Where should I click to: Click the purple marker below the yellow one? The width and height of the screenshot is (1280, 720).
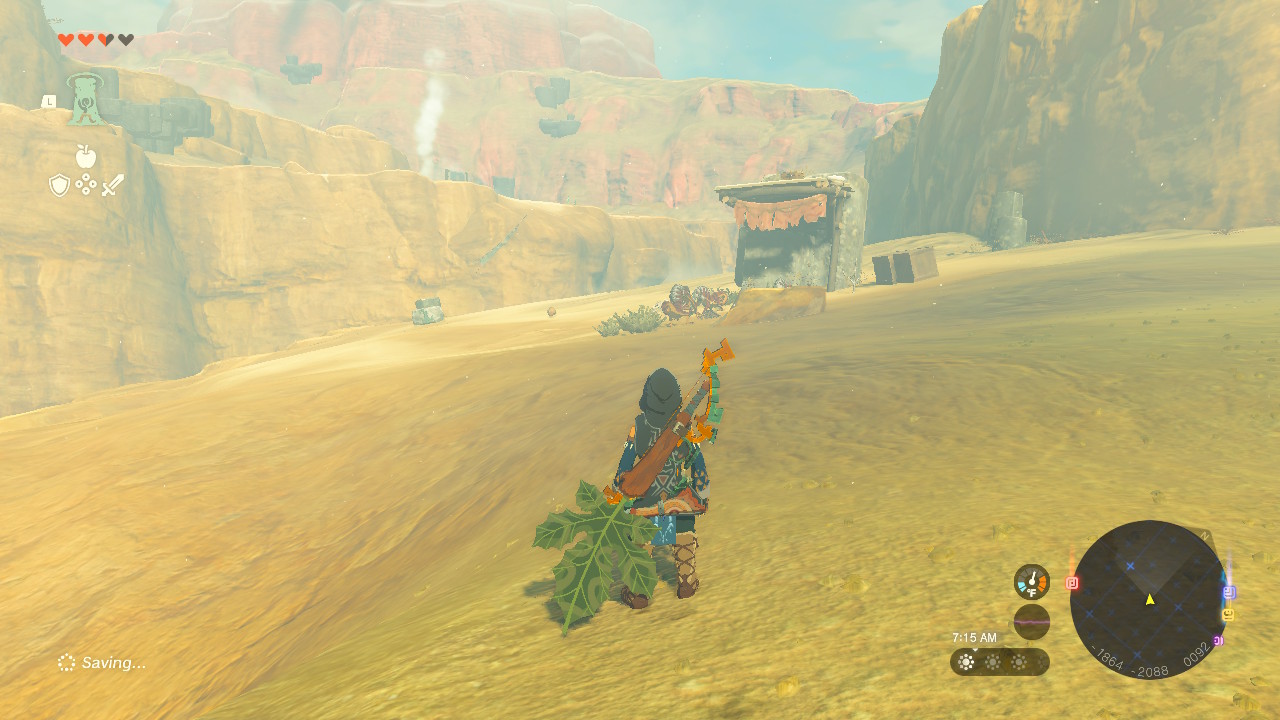(x=1218, y=640)
